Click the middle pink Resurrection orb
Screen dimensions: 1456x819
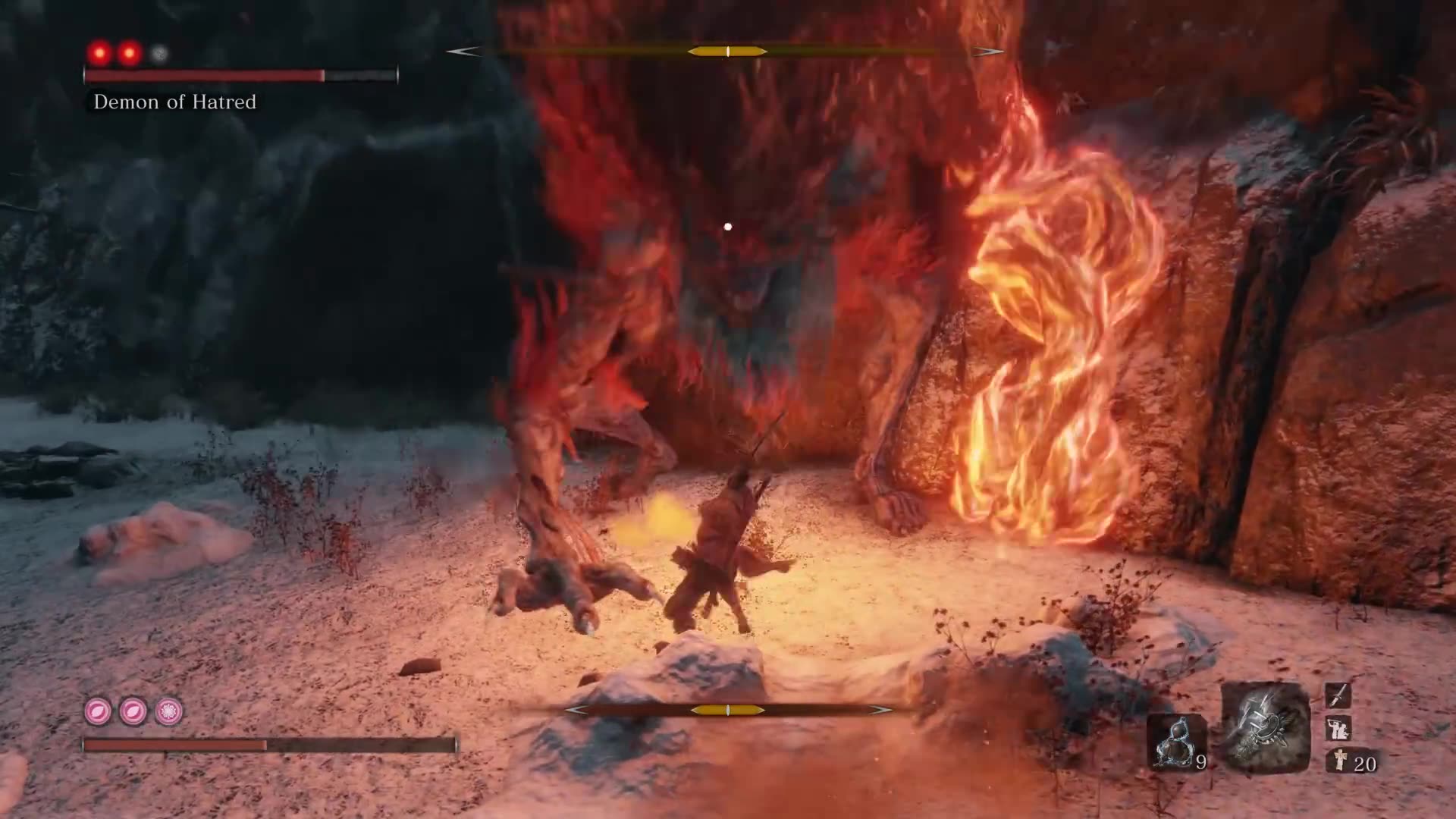[130, 711]
